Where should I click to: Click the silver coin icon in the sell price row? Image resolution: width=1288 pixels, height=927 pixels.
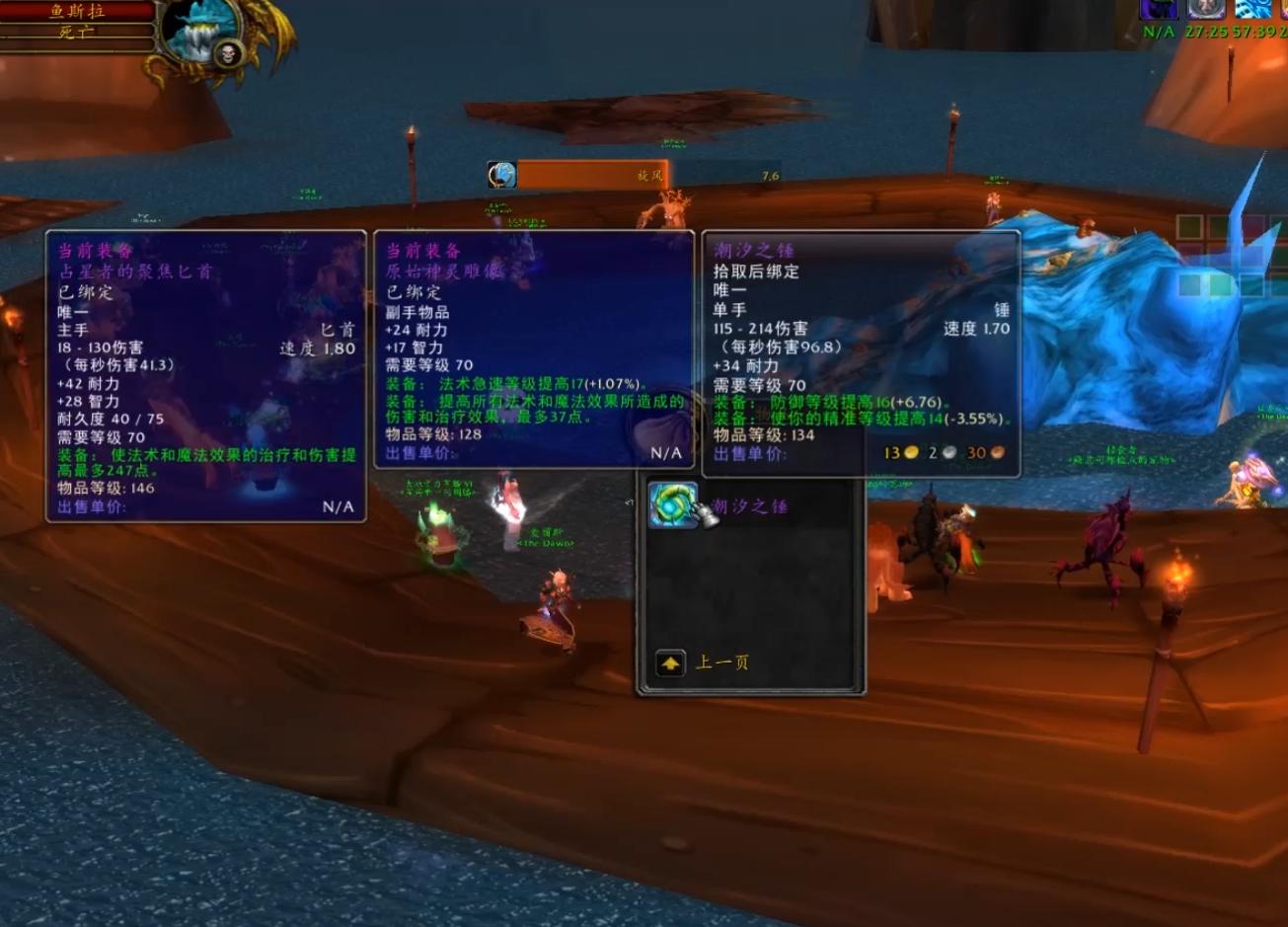pos(949,452)
